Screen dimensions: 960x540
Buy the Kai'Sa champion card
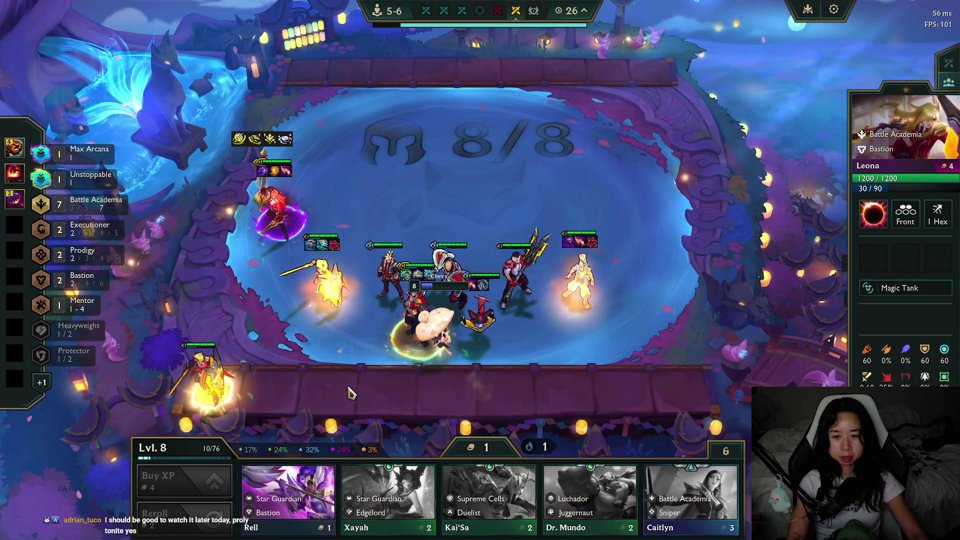coord(489,498)
